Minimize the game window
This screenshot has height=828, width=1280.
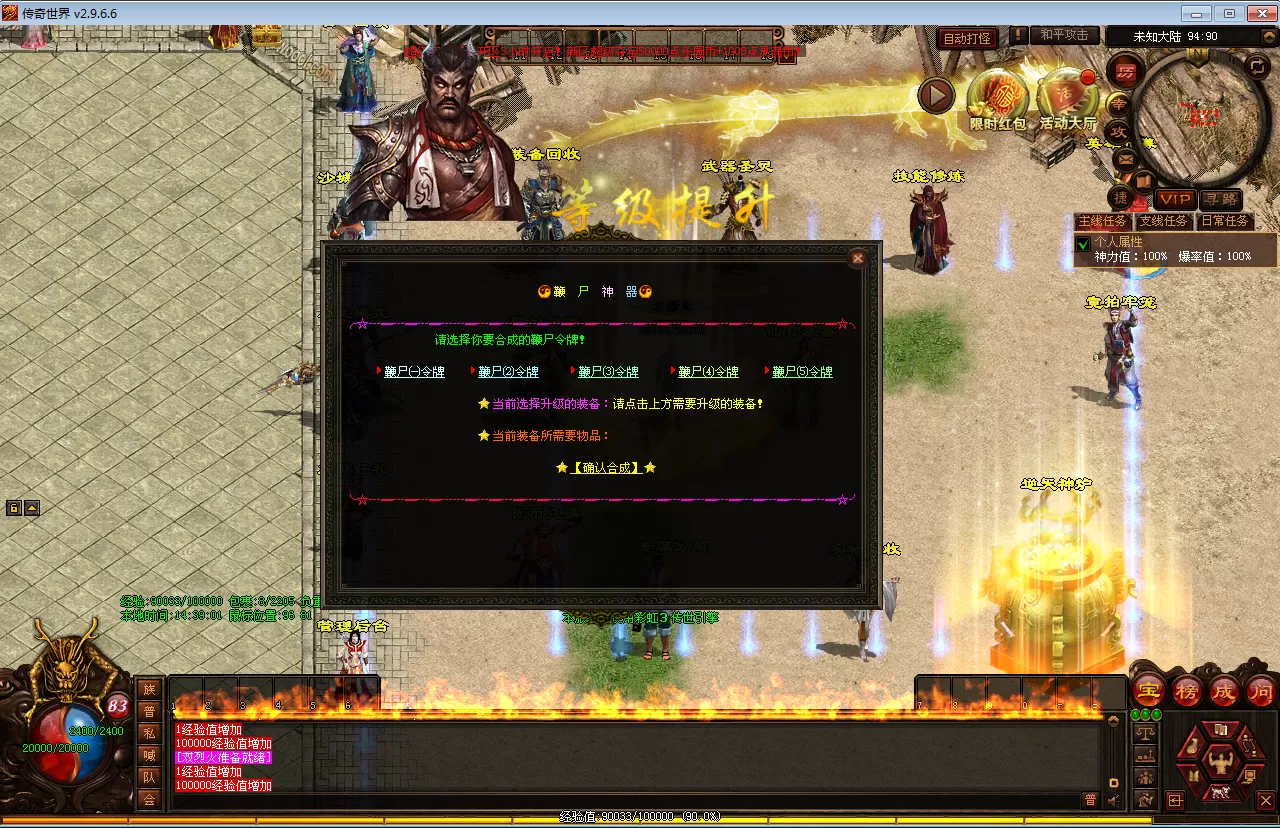point(1197,13)
